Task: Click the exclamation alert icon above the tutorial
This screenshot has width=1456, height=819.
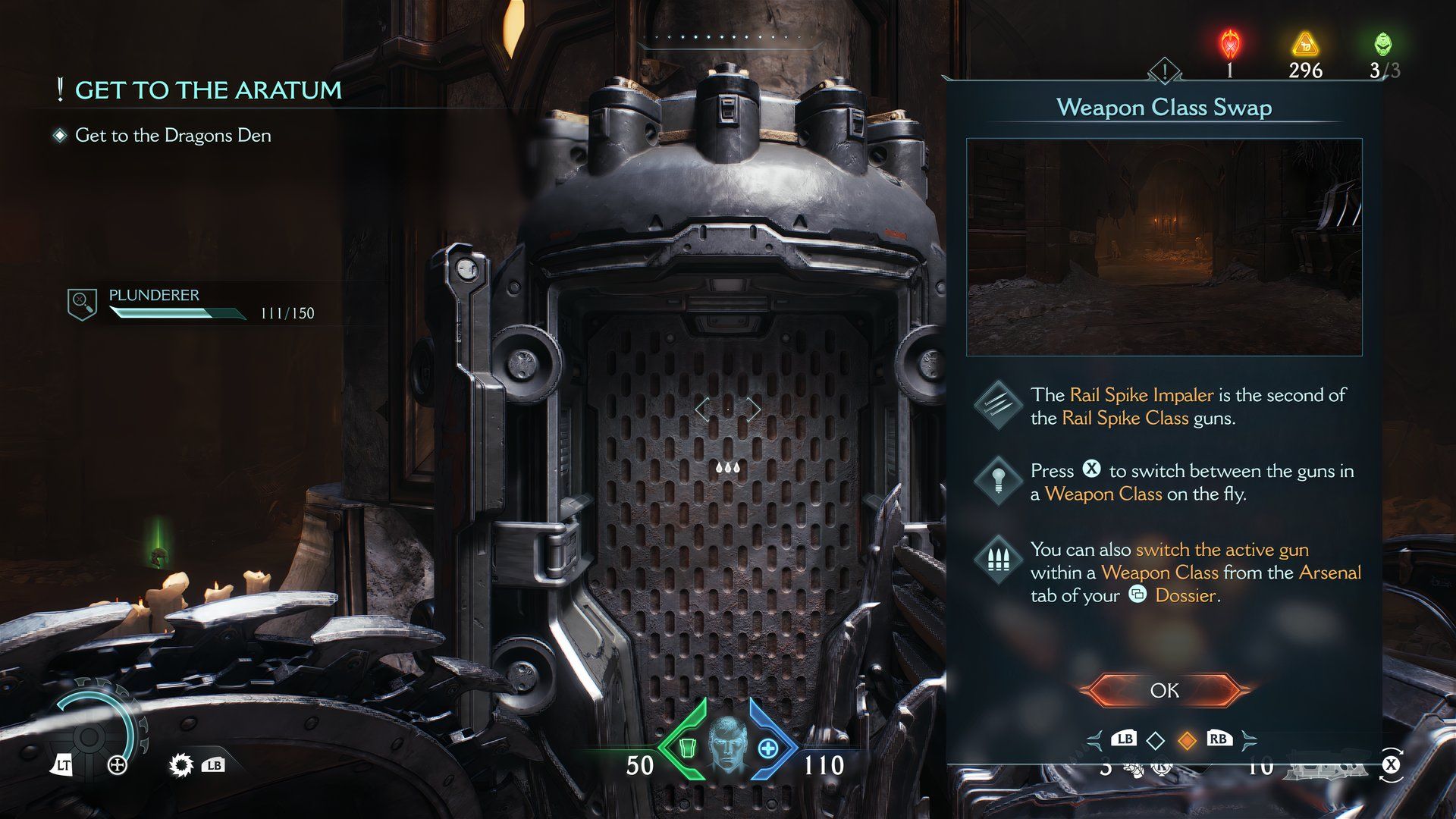Action: click(x=1164, y=71)
